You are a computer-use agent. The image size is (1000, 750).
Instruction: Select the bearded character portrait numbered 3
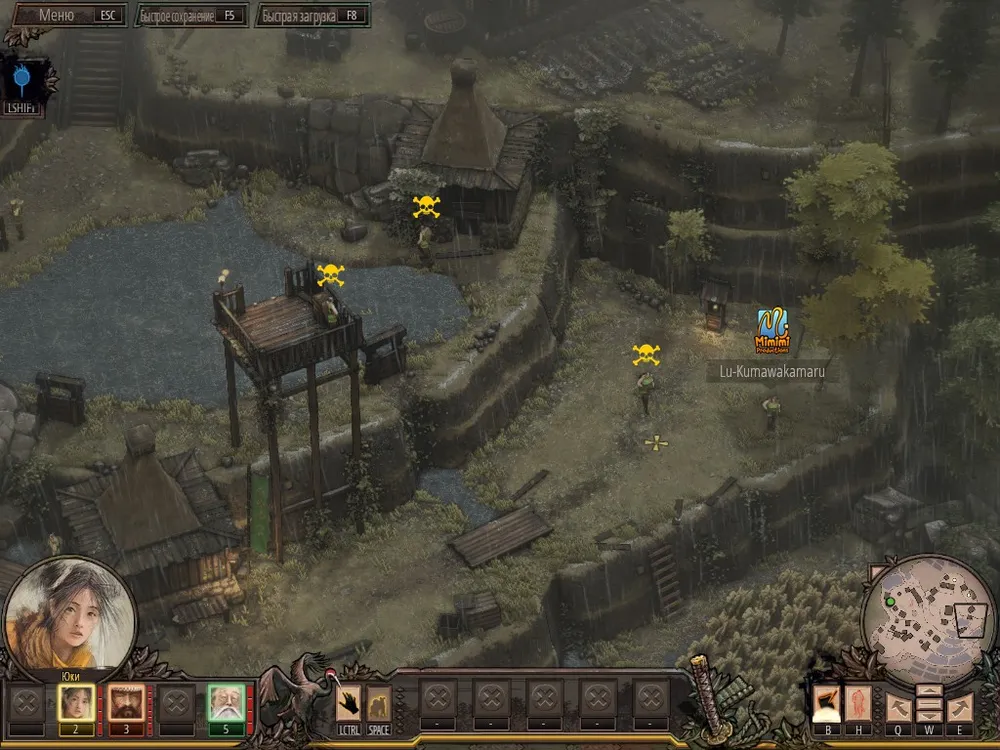[x=126, y=703]
